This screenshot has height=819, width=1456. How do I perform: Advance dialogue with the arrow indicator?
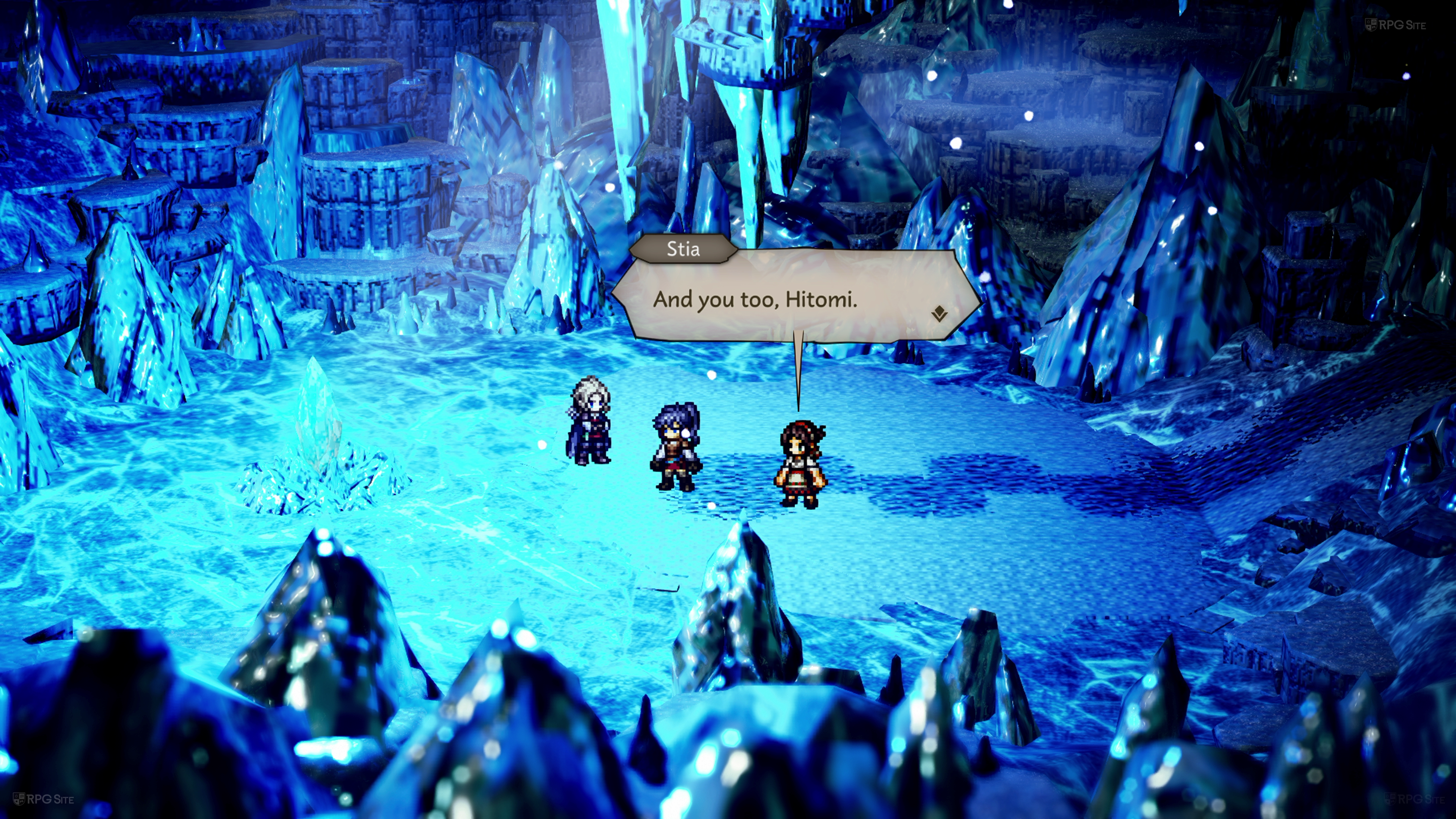tap(939, 314)
